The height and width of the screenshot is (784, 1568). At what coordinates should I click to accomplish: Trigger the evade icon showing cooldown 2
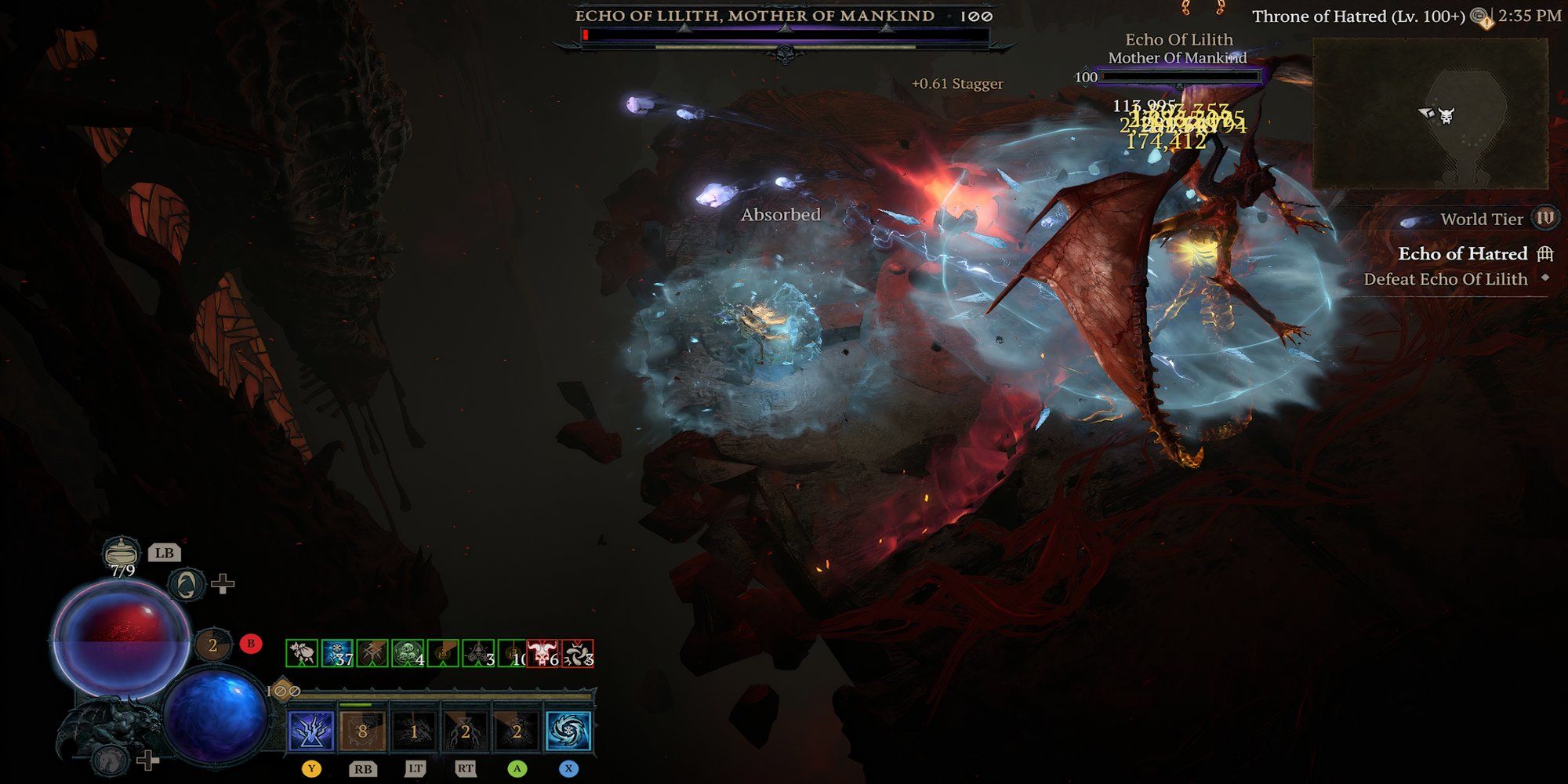click(212, 646)
